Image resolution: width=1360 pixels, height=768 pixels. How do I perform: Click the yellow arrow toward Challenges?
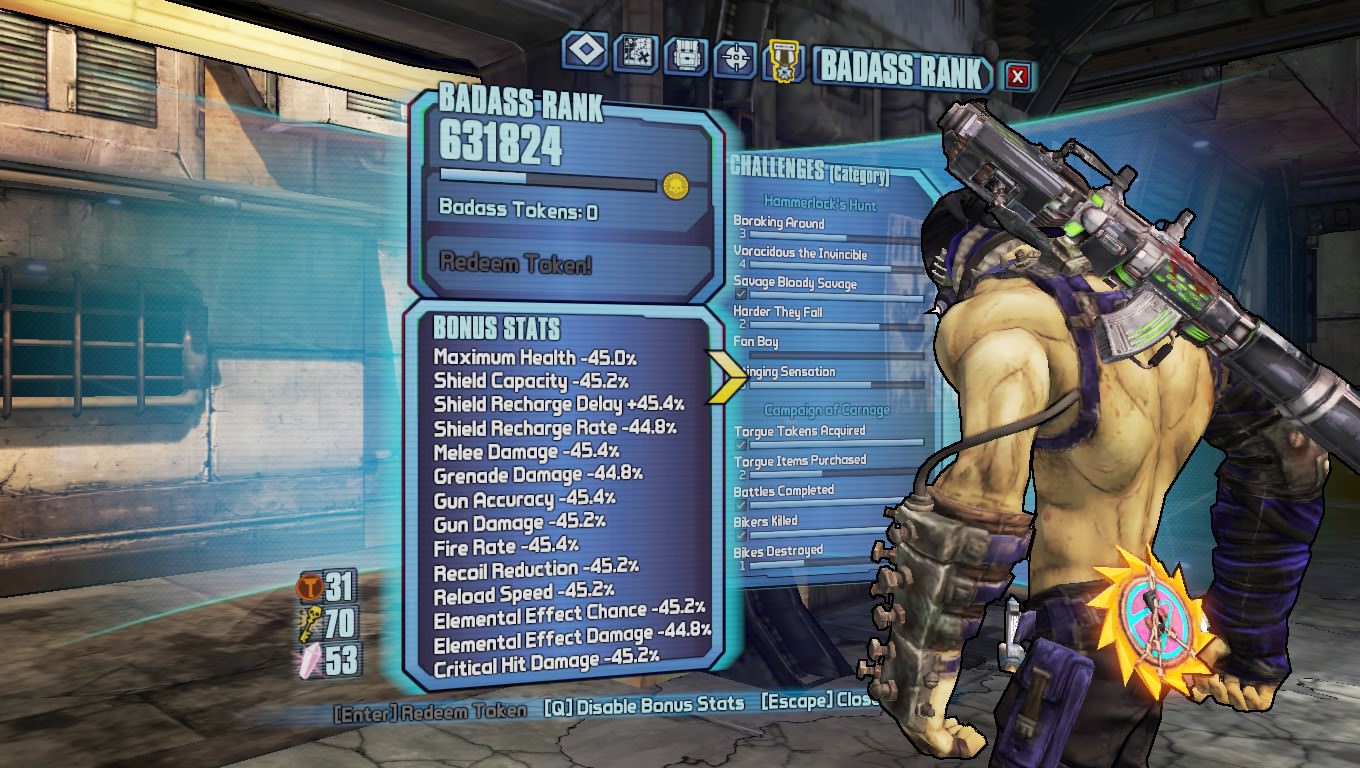[726, 376]
